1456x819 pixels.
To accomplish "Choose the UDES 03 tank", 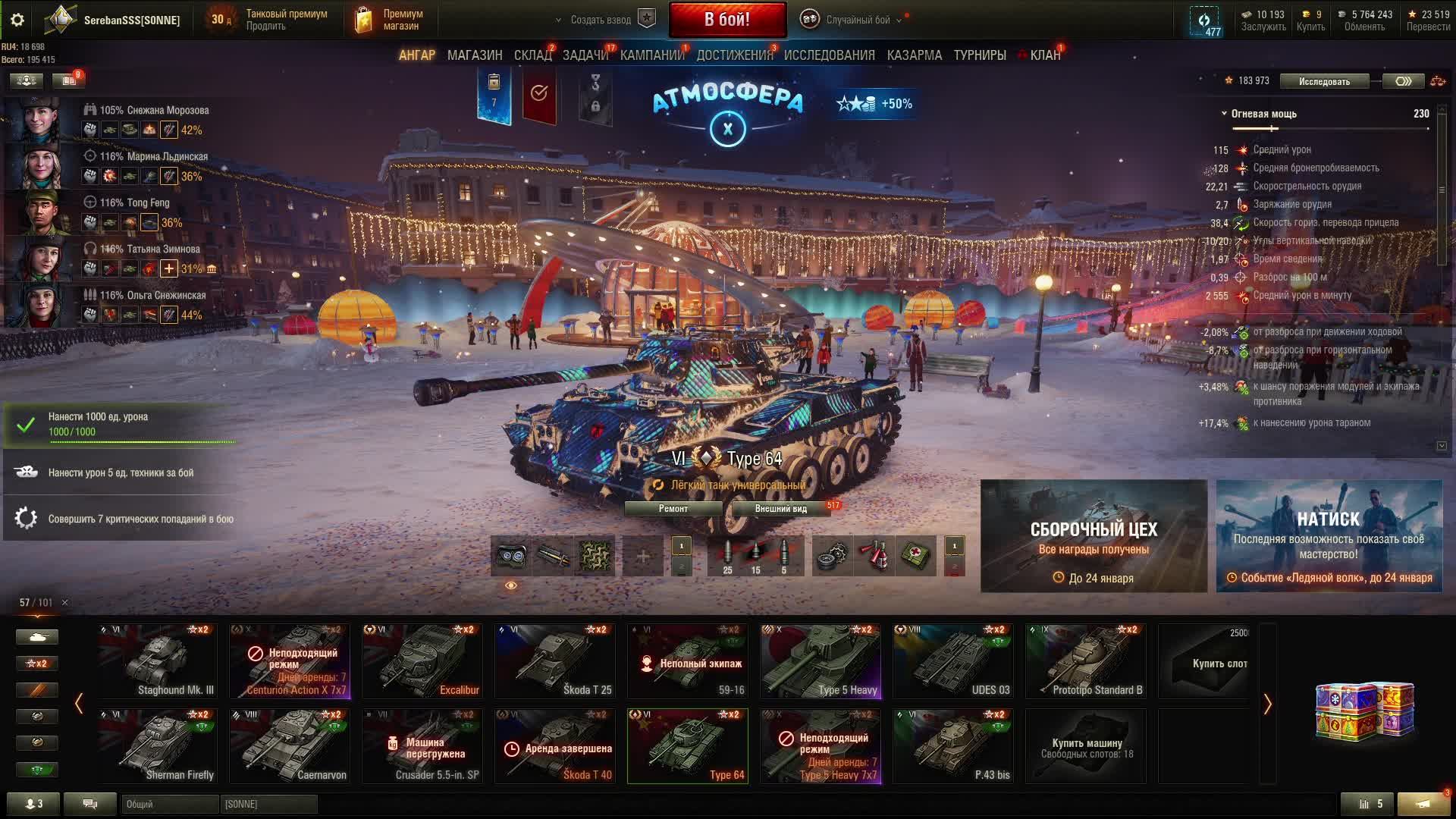I will coord(952,661).
